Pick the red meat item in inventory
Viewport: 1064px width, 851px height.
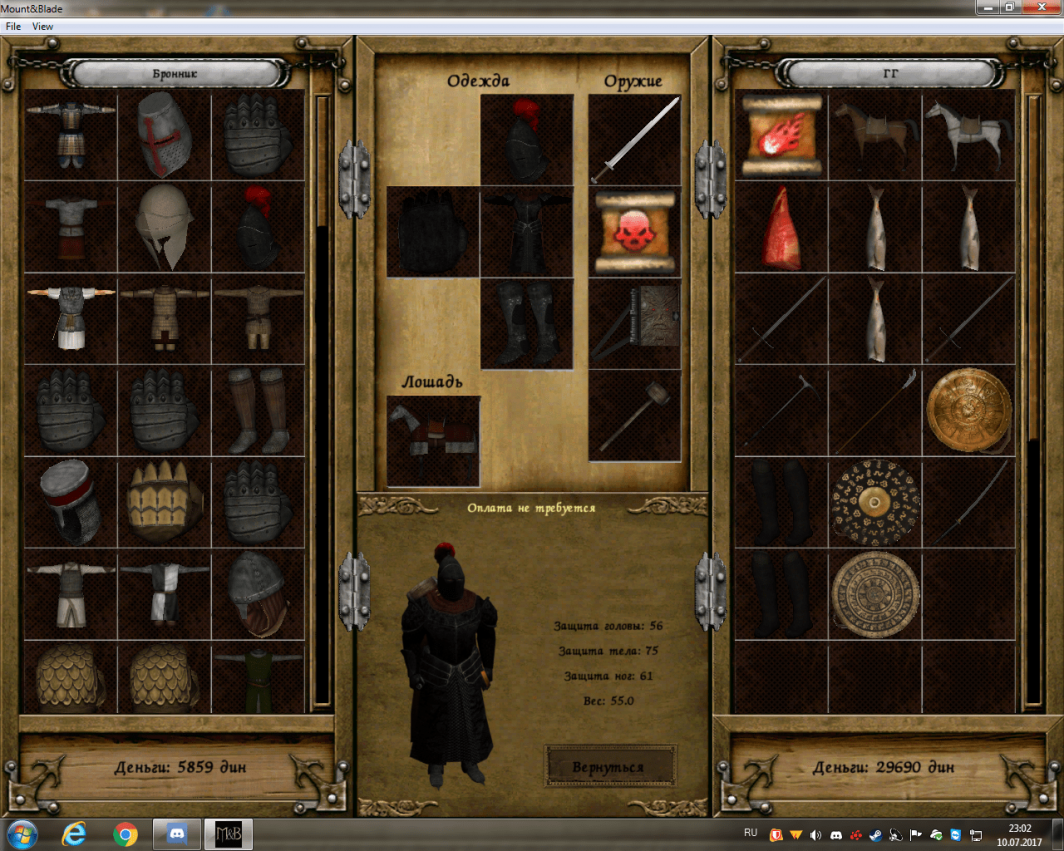pyautogui.click(x=780, y=227)
